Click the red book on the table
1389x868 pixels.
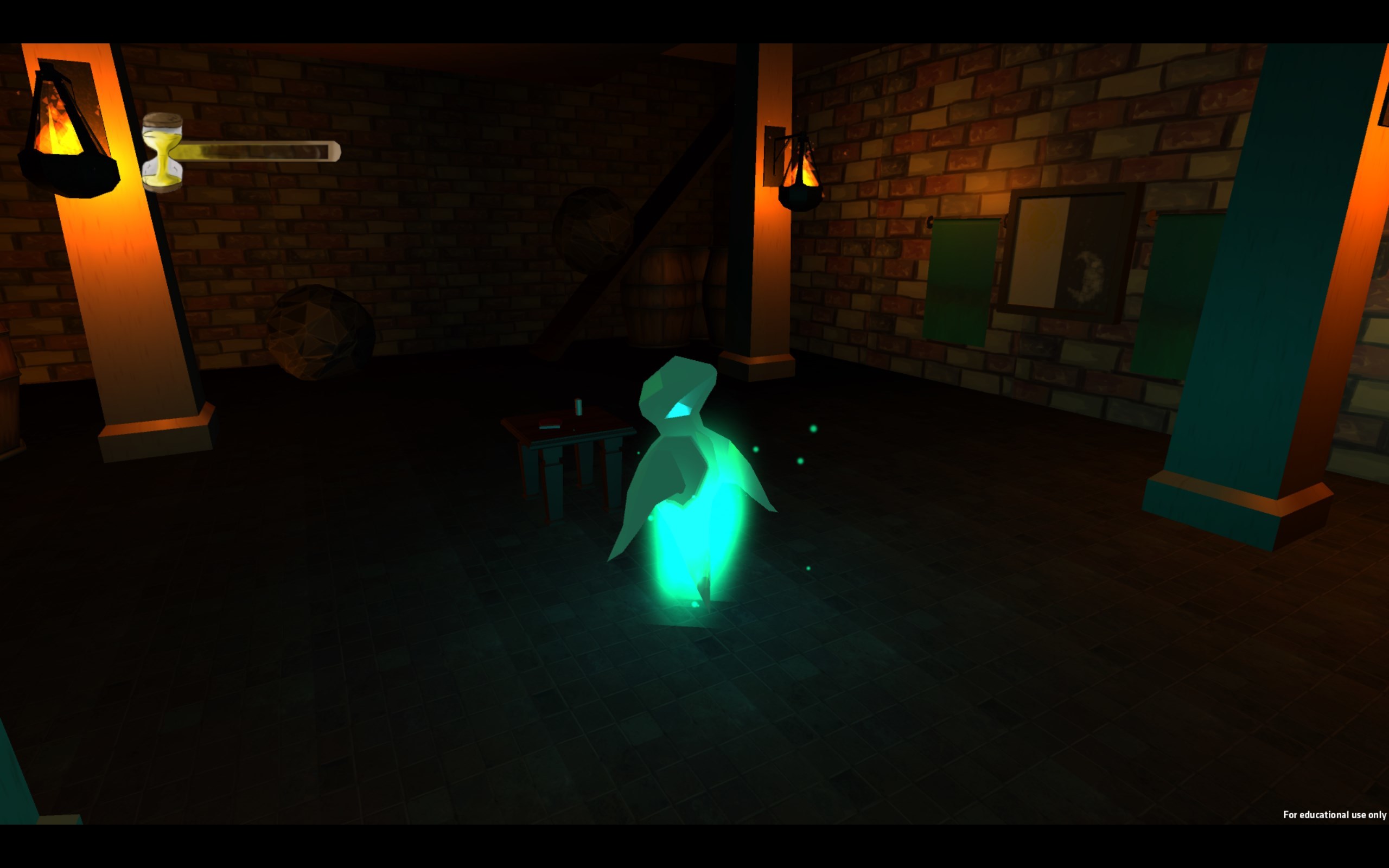click(x=550, y=423)
